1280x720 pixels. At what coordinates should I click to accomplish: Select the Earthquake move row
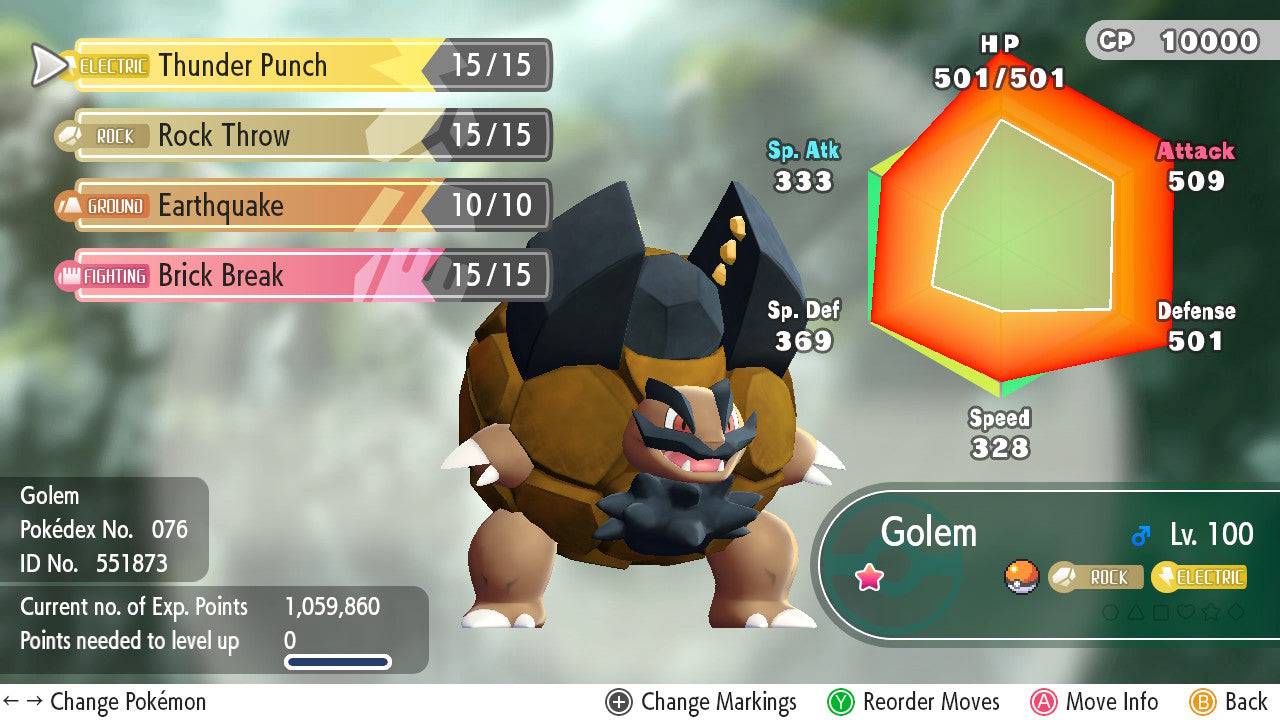[300, 206]
